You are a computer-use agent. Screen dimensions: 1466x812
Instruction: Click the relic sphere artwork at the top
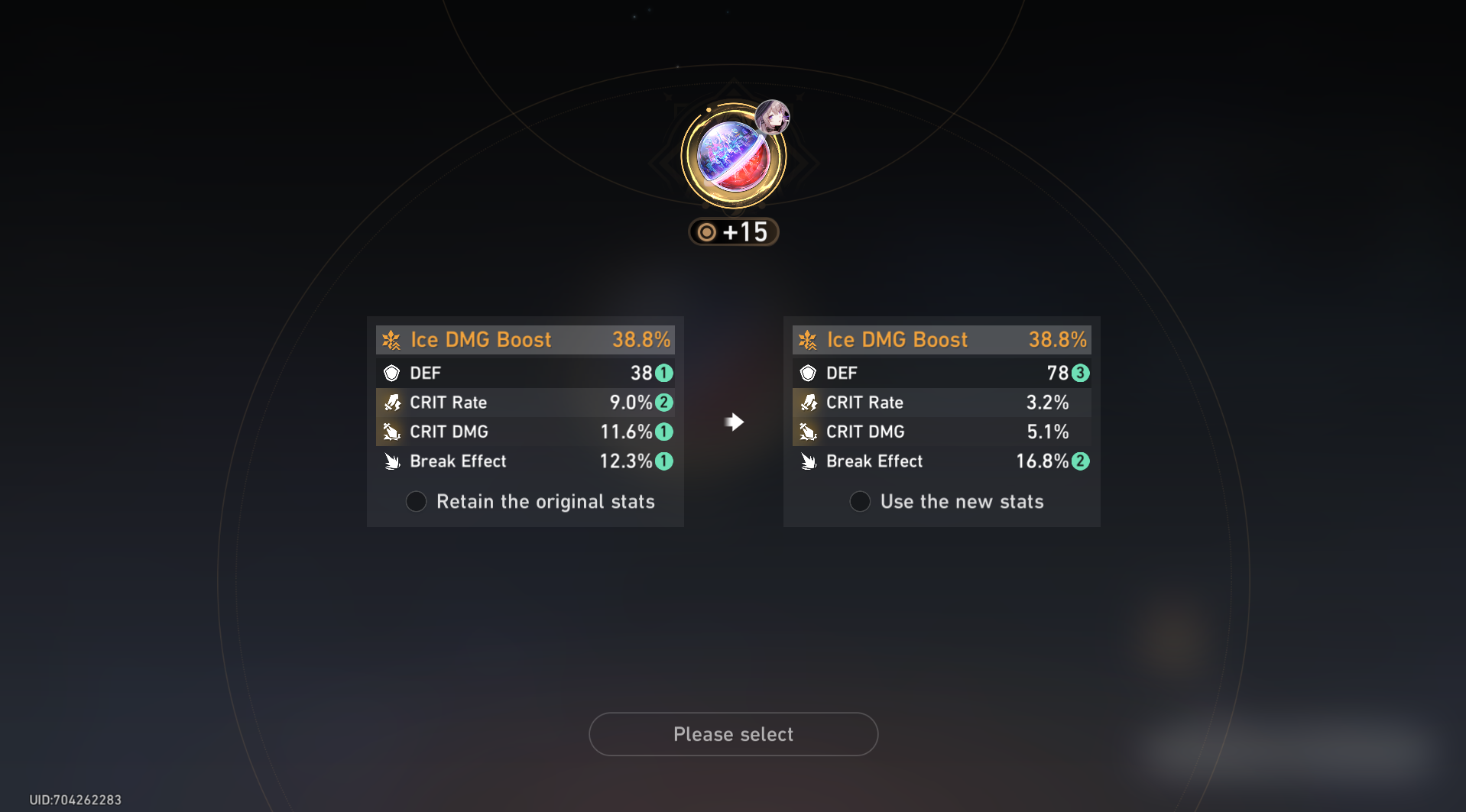point(732,156)
